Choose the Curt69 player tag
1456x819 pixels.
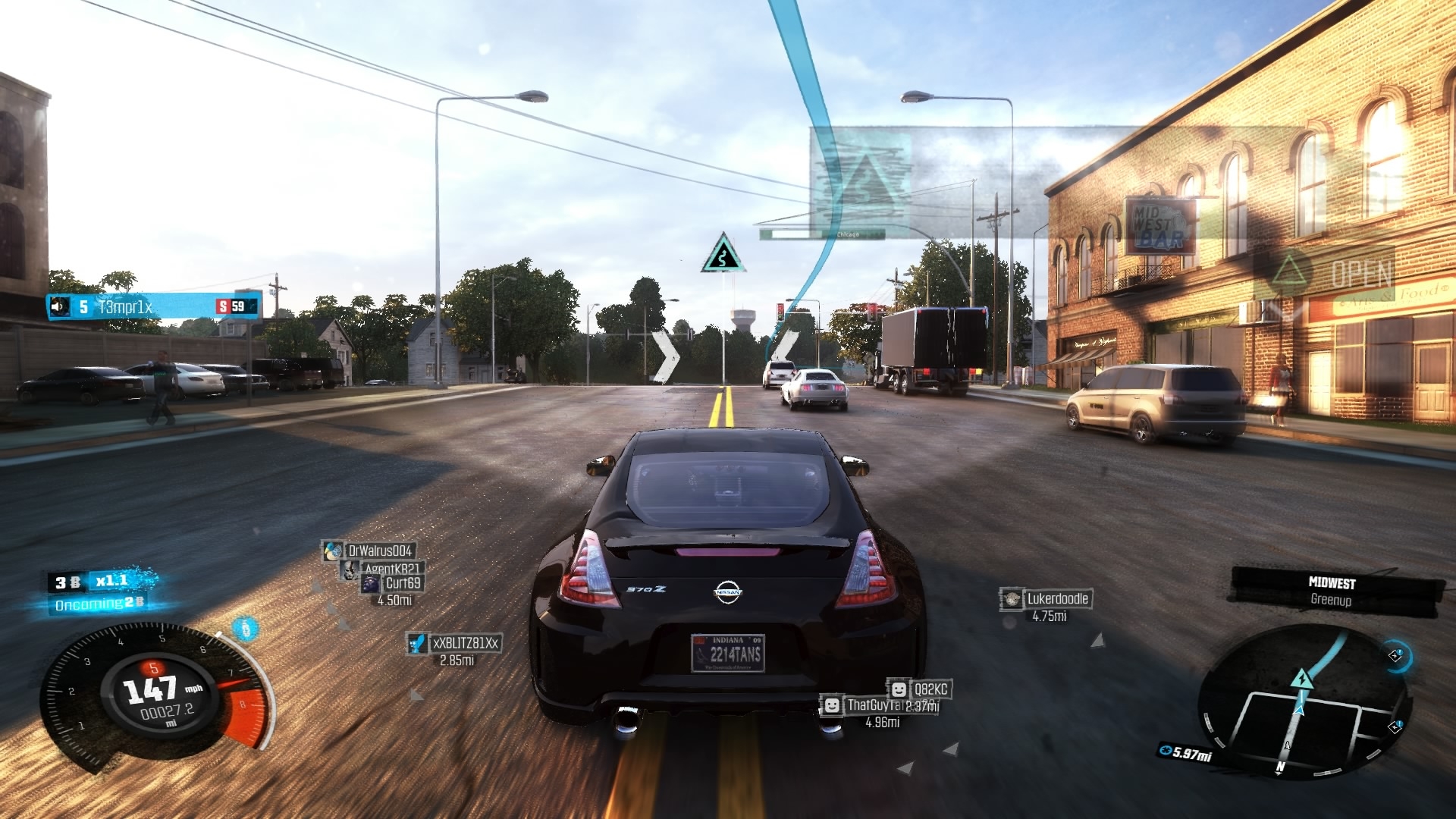[x=402, y=583]
